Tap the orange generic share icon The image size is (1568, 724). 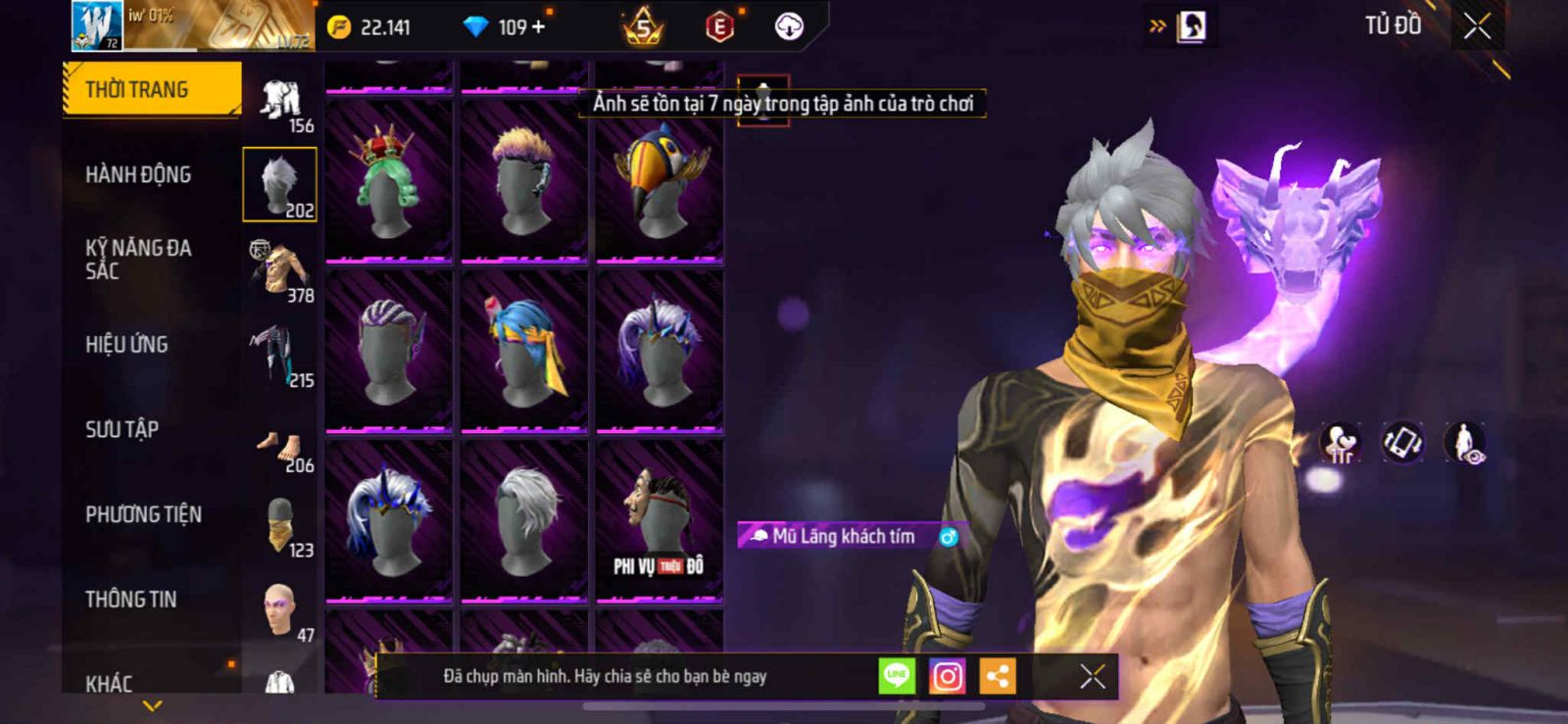pos(998,676)
